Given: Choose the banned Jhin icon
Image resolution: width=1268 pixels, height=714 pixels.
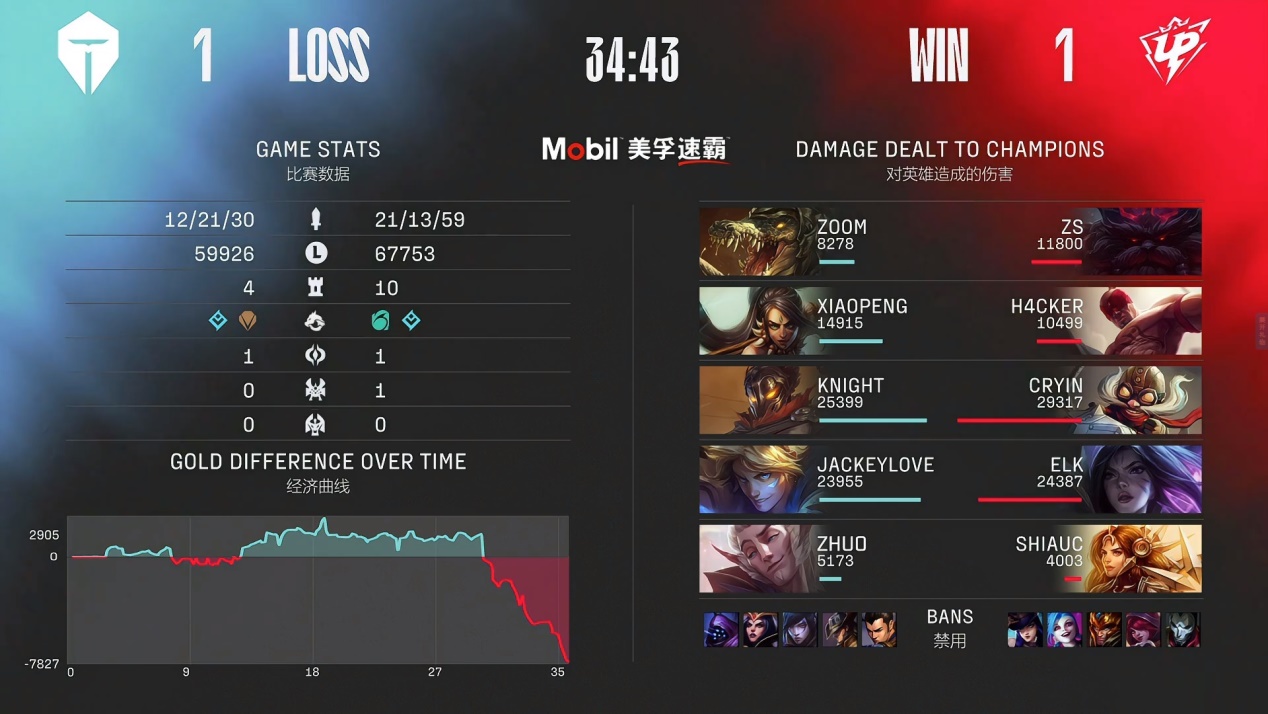Looking at the screenshot, I should [x=1182, y=630].
